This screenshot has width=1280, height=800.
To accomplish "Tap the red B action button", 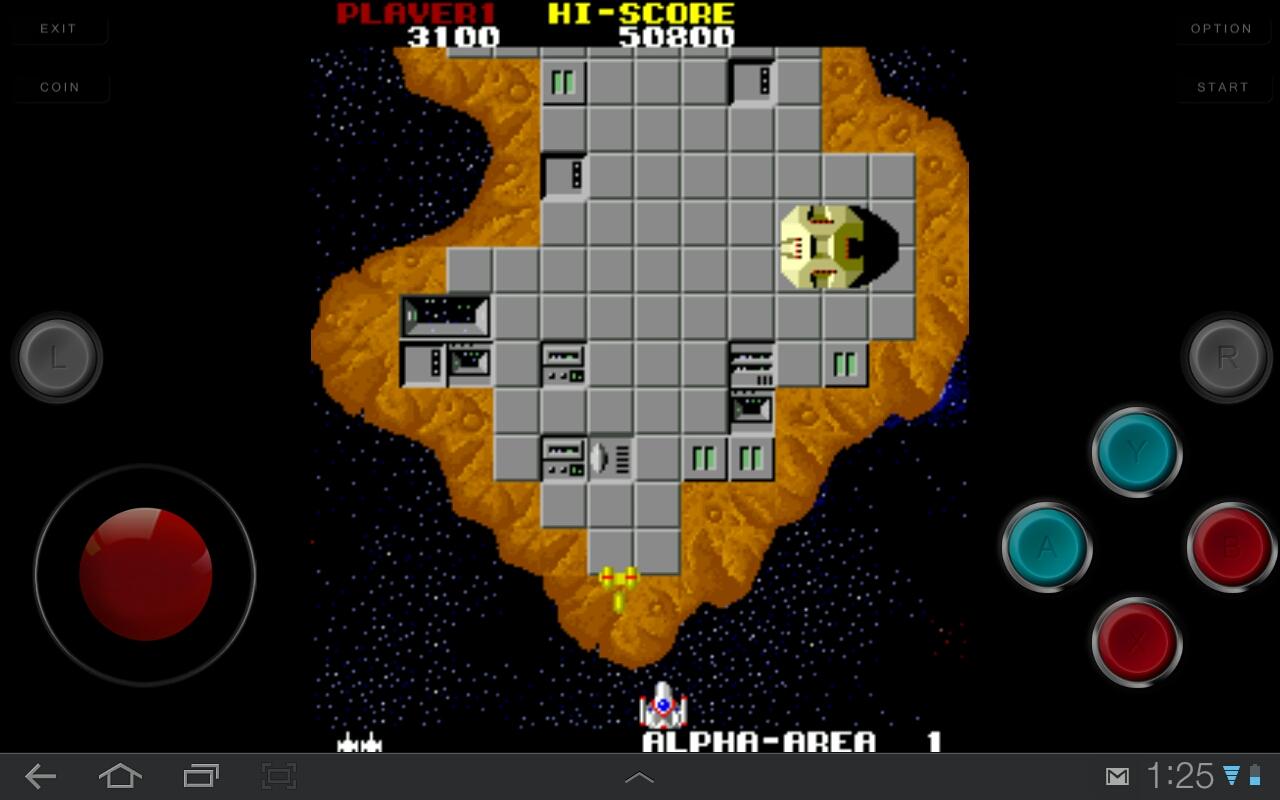I will click(x=1231, y=547).
